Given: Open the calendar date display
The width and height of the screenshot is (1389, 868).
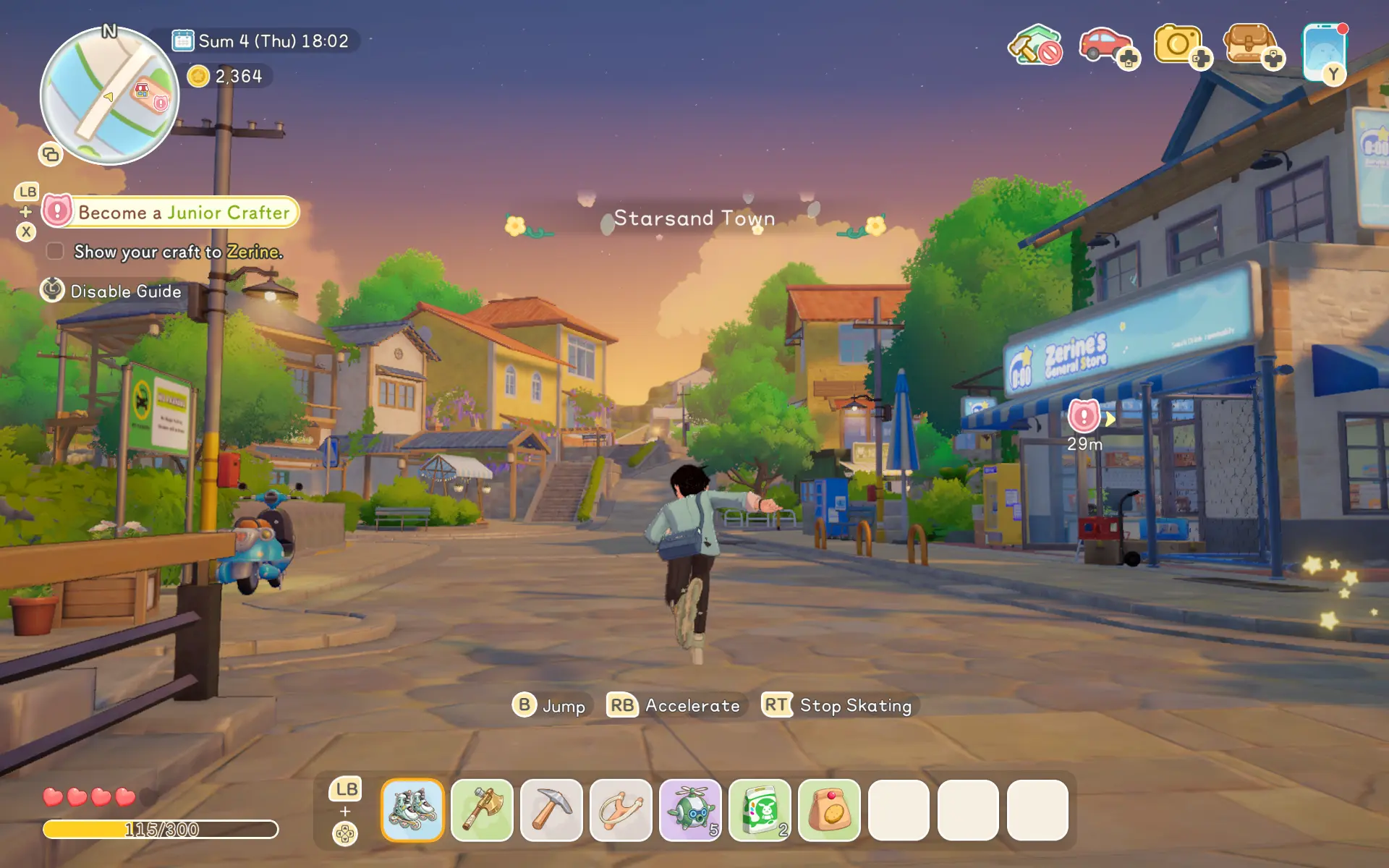Looking at the screenshot, I should pyautogui.click(x=260, y=41).
